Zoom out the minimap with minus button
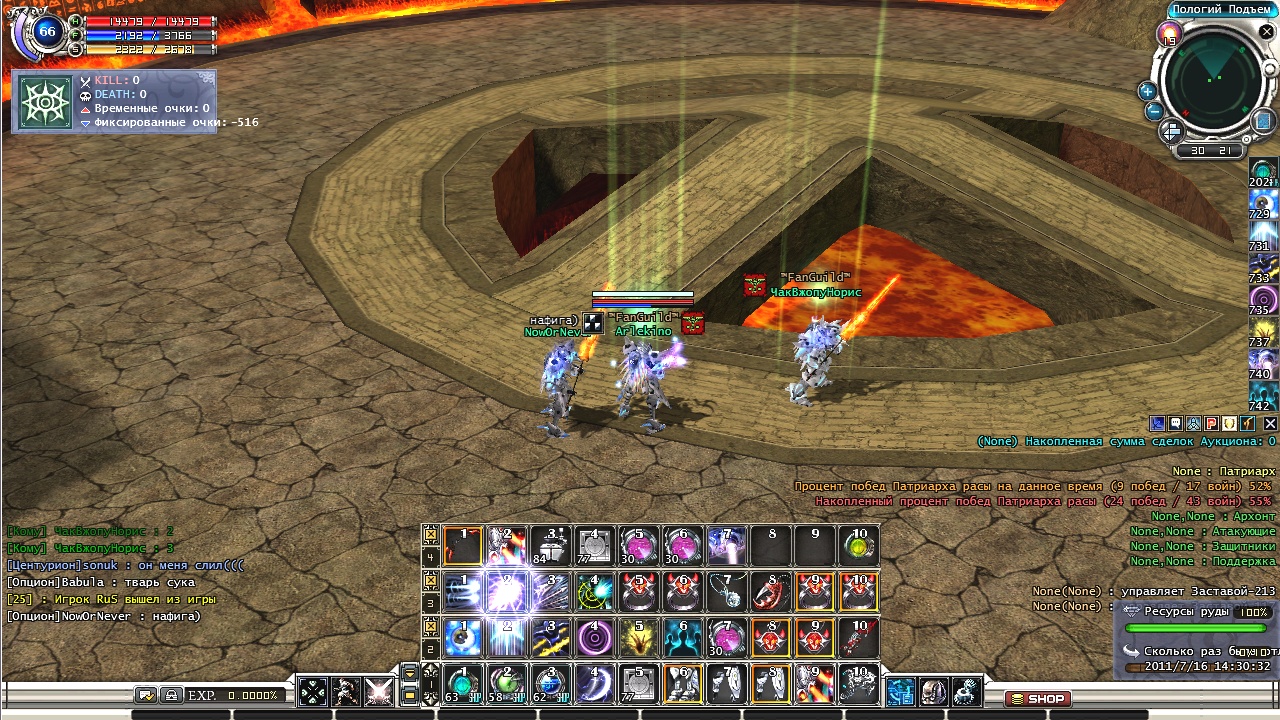 pyautogui.click(x=1154, y=111)
